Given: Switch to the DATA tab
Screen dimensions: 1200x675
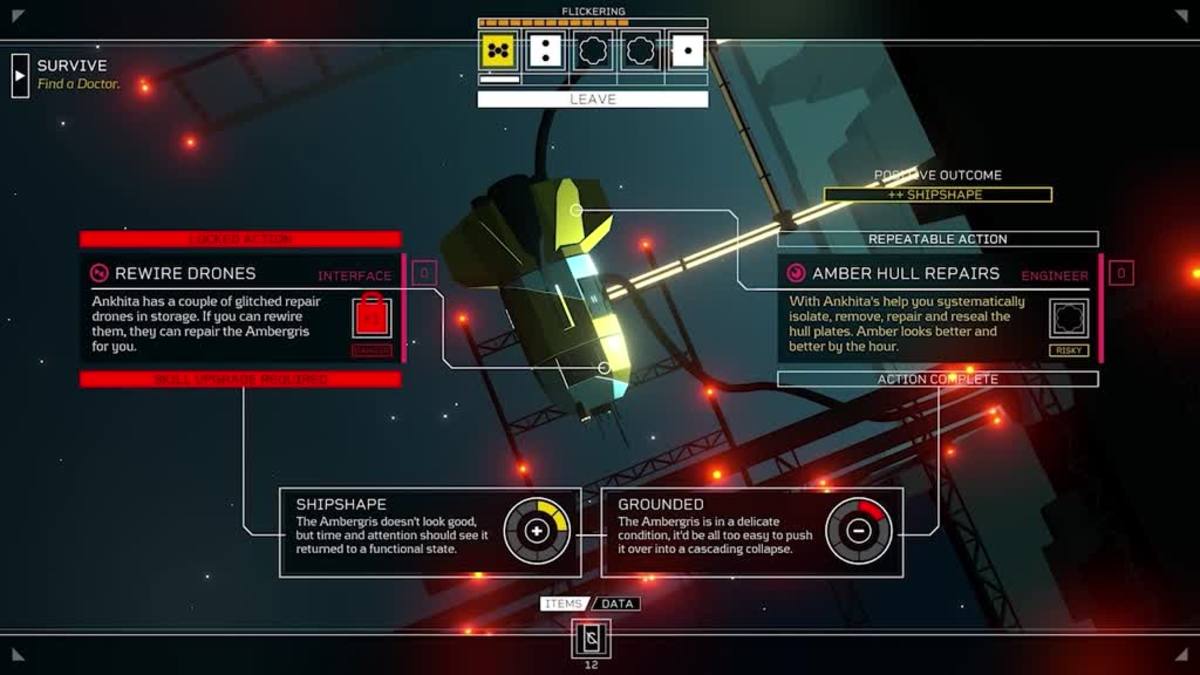Looking at the screenshot, I should coord(619,604).
